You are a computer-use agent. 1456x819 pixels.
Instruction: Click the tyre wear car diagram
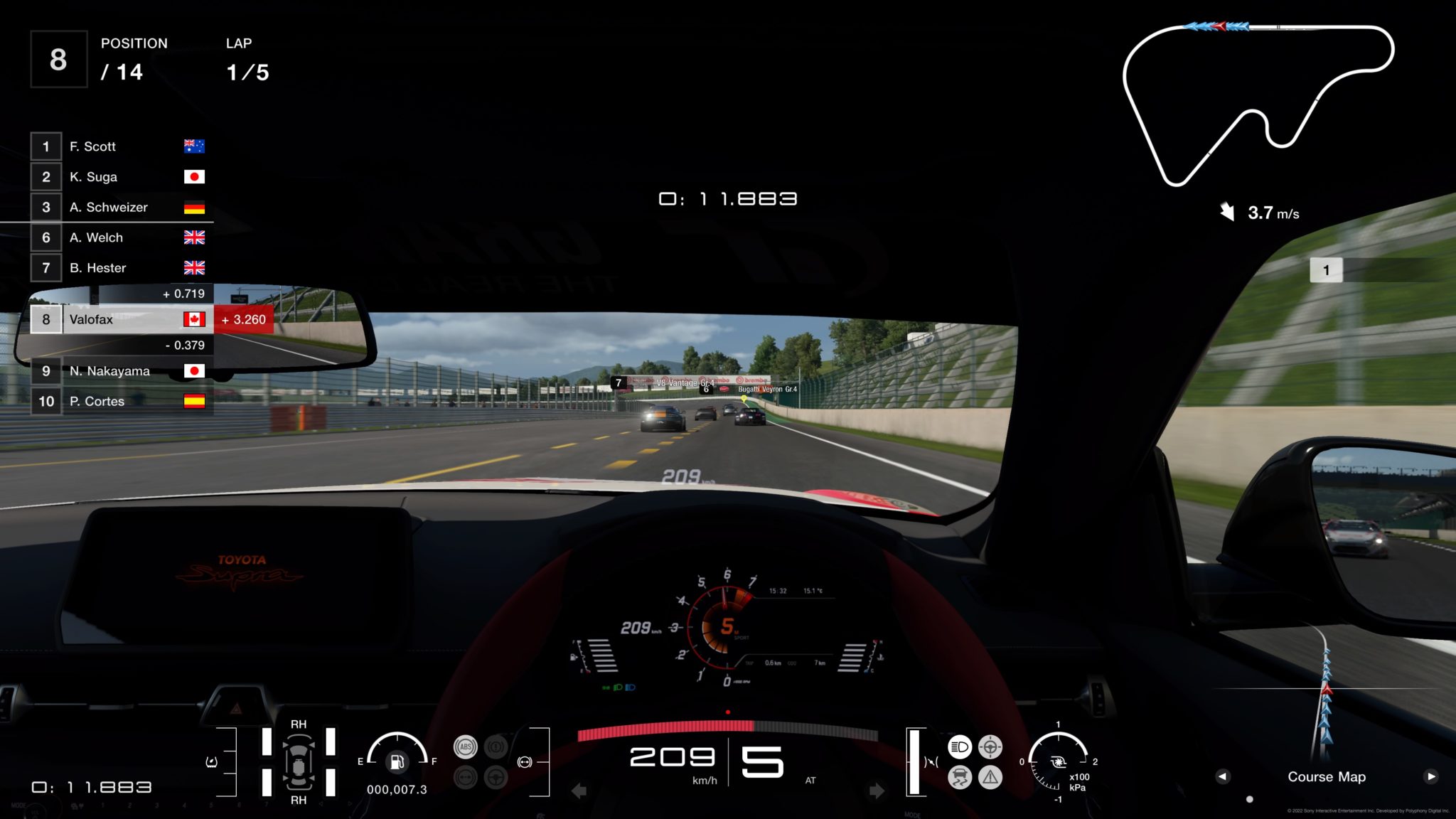tap(299, 762)
